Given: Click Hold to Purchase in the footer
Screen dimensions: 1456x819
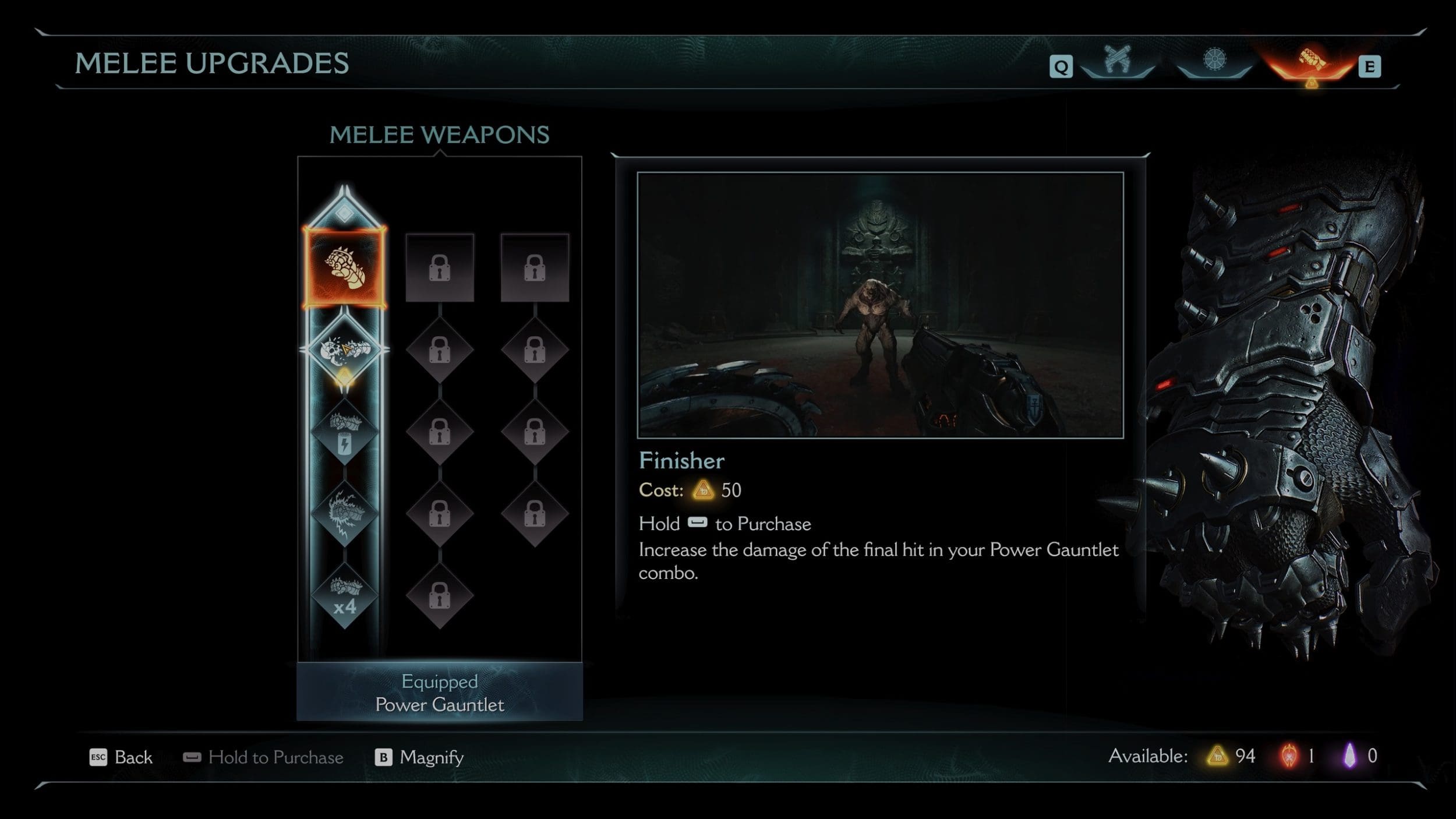Looking at the screenshot, I should 263,757.
